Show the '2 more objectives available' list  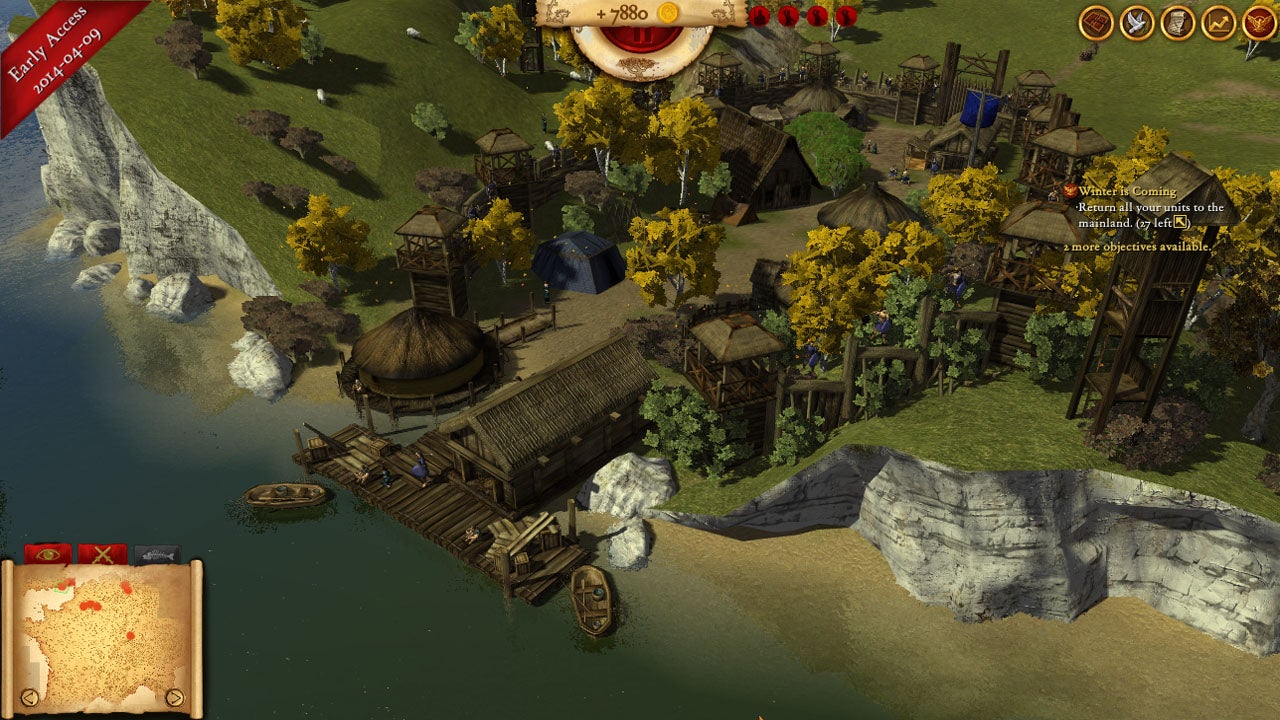pos(1136,246)
